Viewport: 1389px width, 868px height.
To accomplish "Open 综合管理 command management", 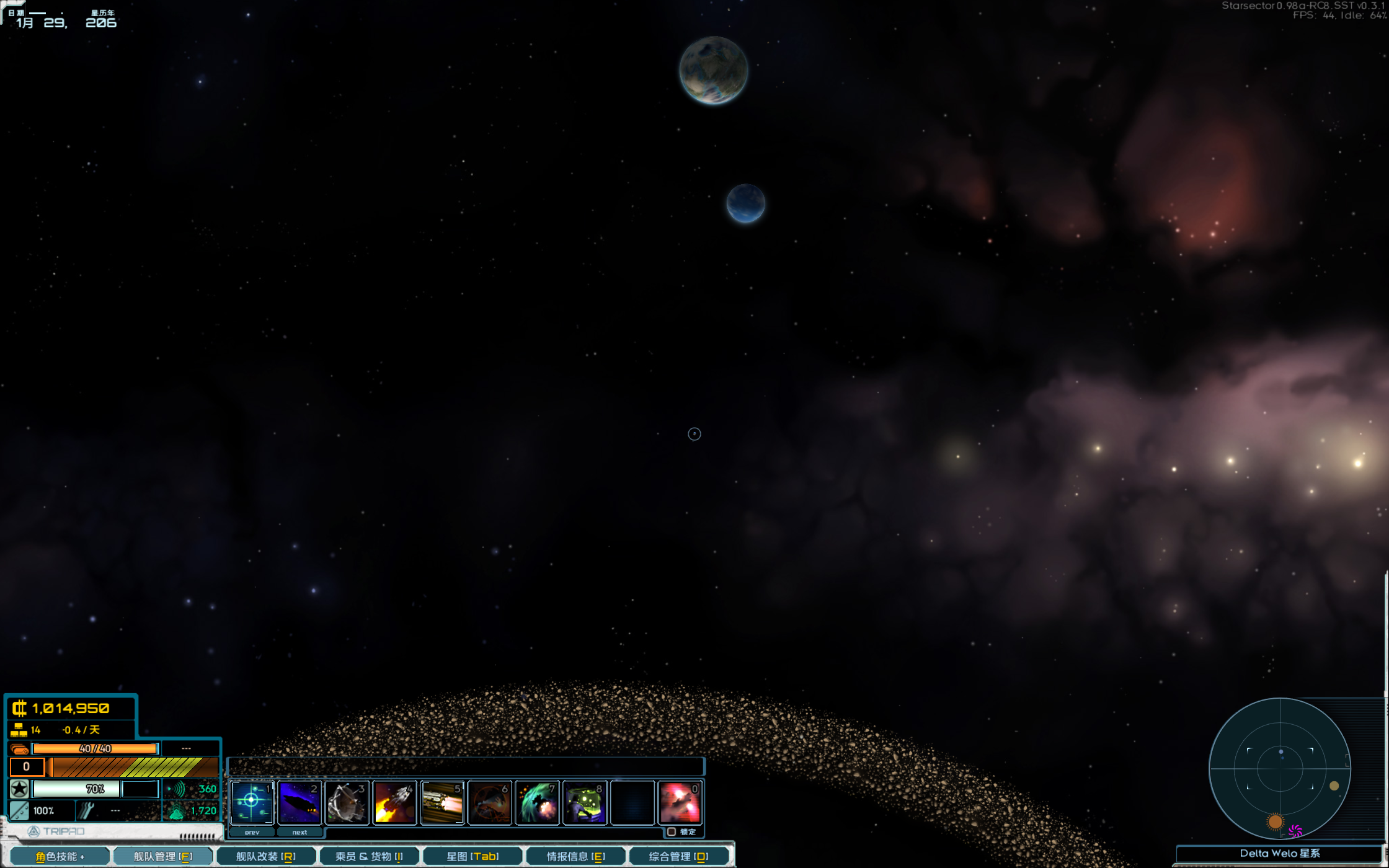I will tap(678, 856).
